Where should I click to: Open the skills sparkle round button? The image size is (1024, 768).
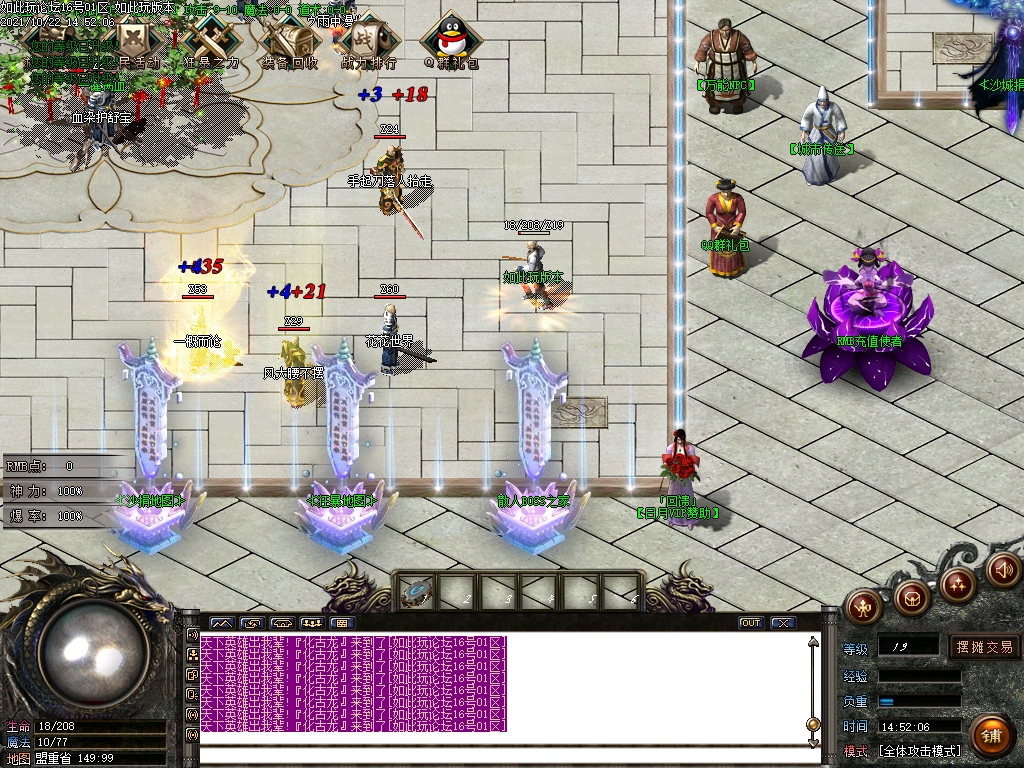click(x=957, y=585)
